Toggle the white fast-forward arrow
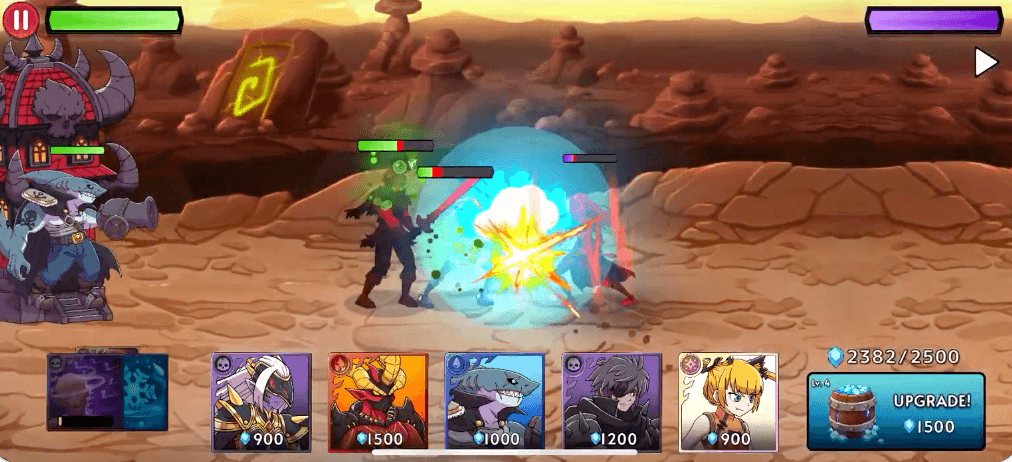 click(986, 62)
